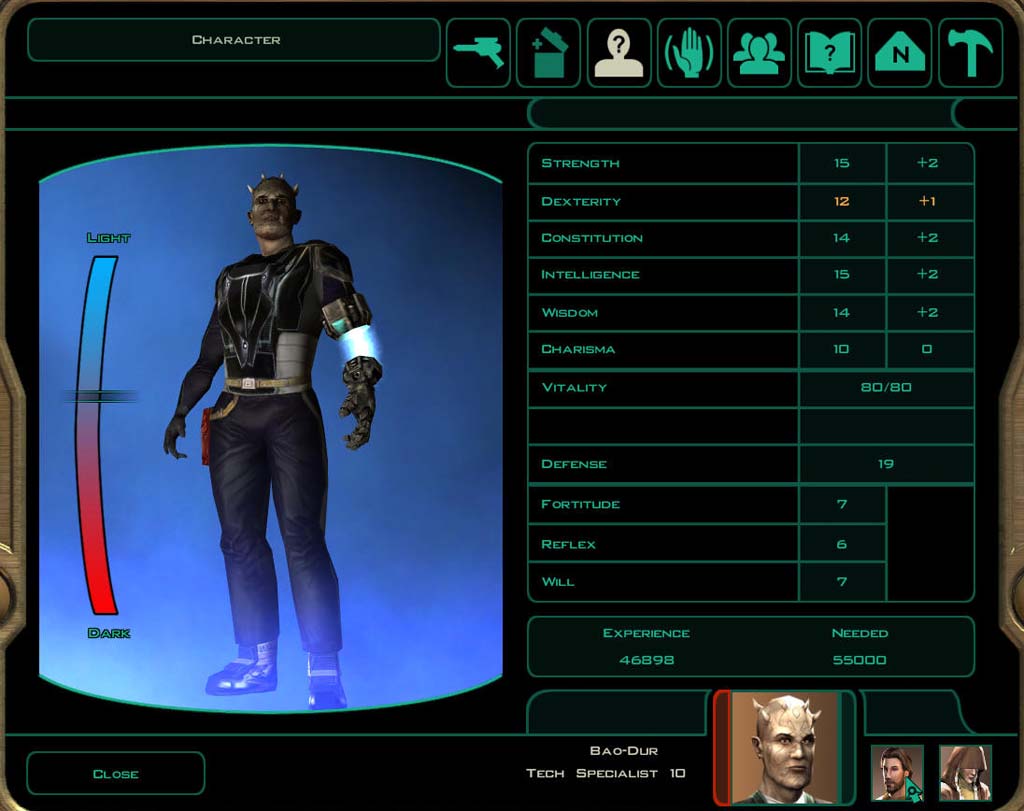Open the inventory screen icon
This screenshot has height=811, width=1024.
point(548,53)
